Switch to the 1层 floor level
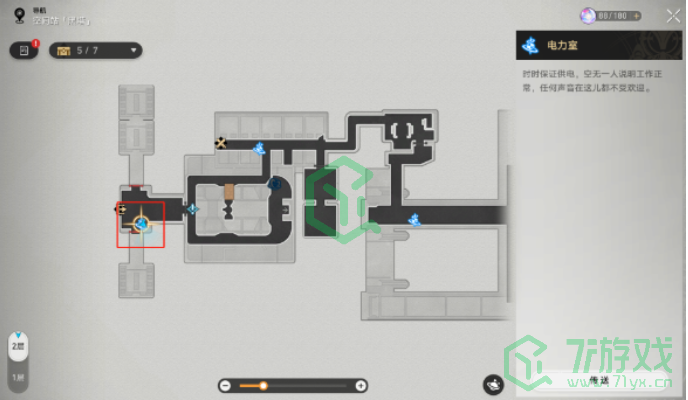This screenshot has width=688, height=400. point(17,376)
